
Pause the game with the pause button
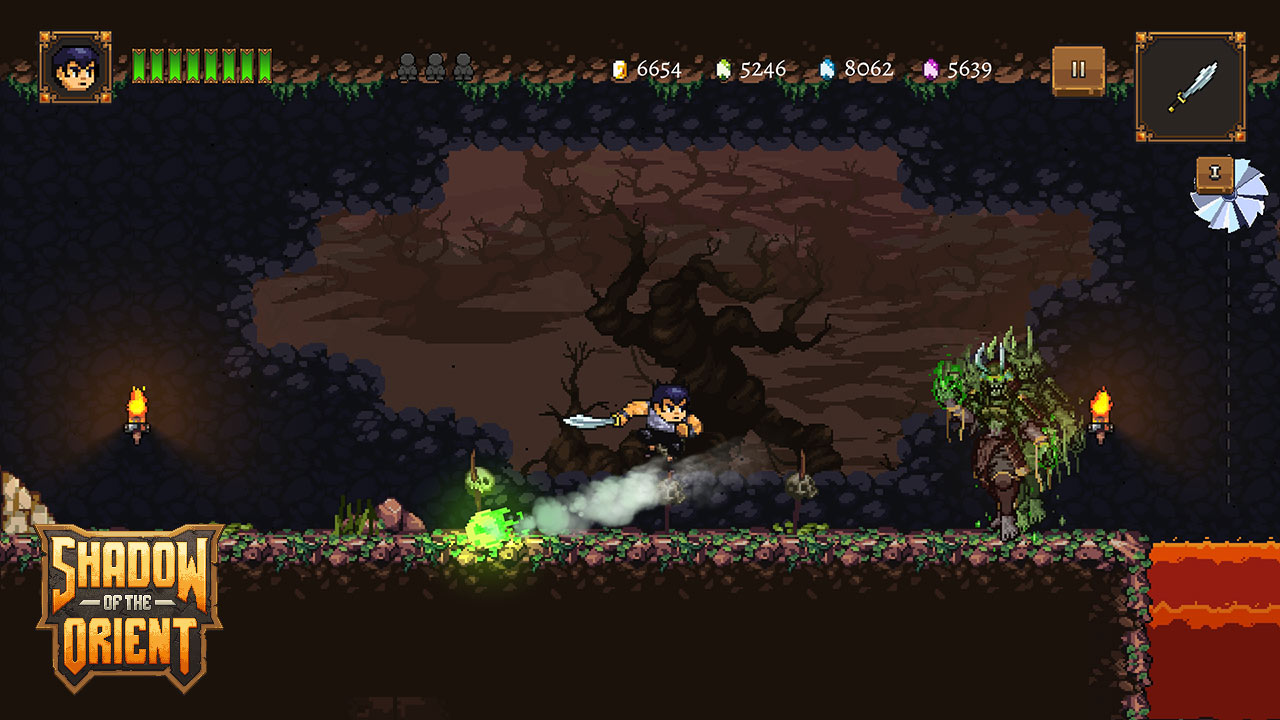(1078, 70)
